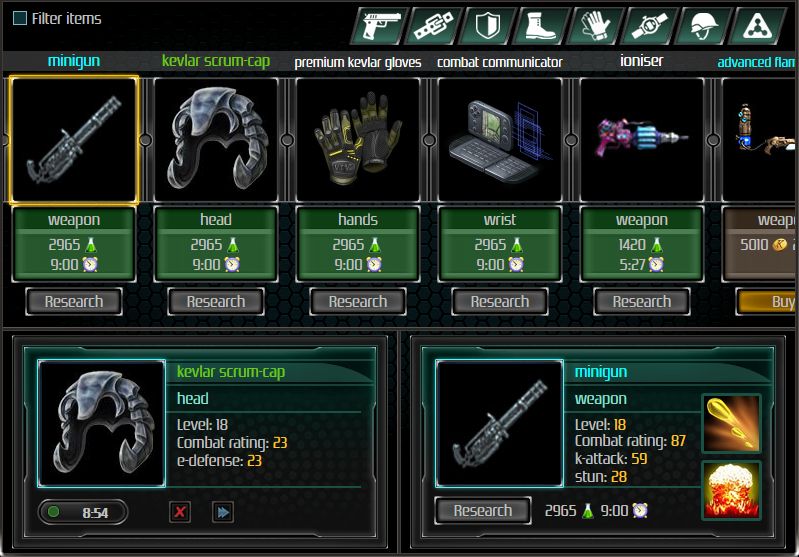Start research on the ioniser
Screen dimensions: 799x557
point(642,301)
